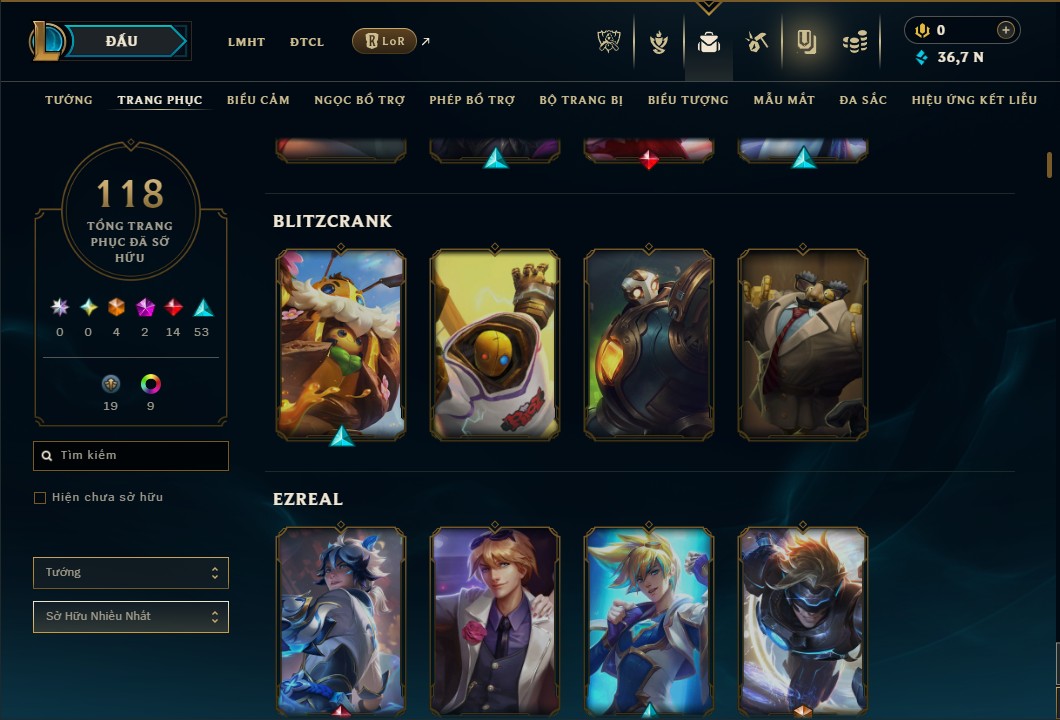This screenshot has width=1060, height=720.
Task: Select the bee Blitzcrank skin card
Action: [x=341, y=343]
